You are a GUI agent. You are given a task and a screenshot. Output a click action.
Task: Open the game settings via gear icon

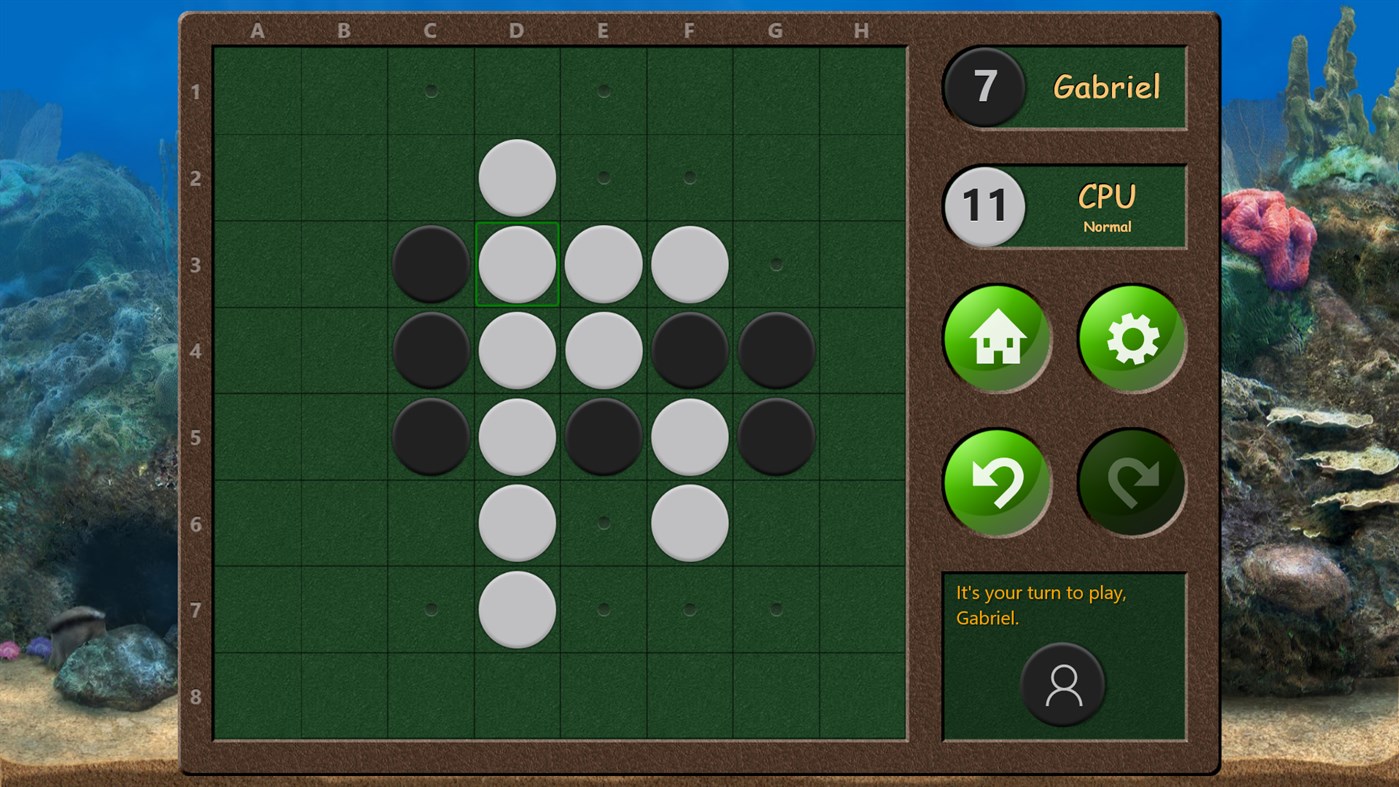[1130, 338]
